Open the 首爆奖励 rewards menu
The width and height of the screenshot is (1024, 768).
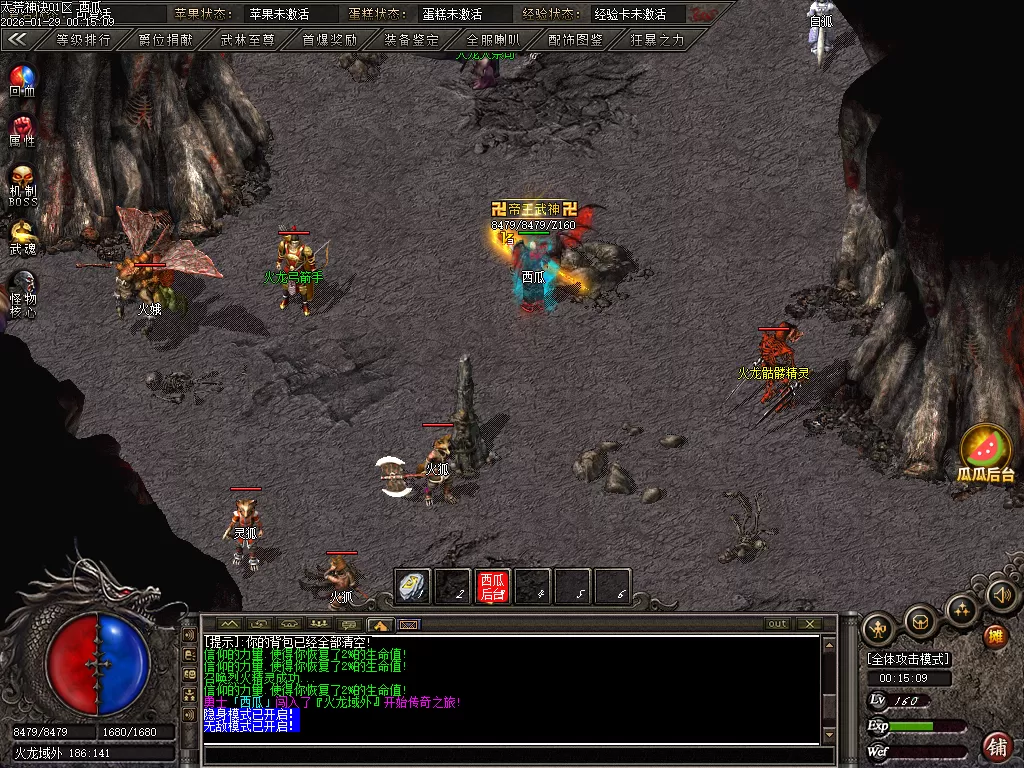[329, 40]
